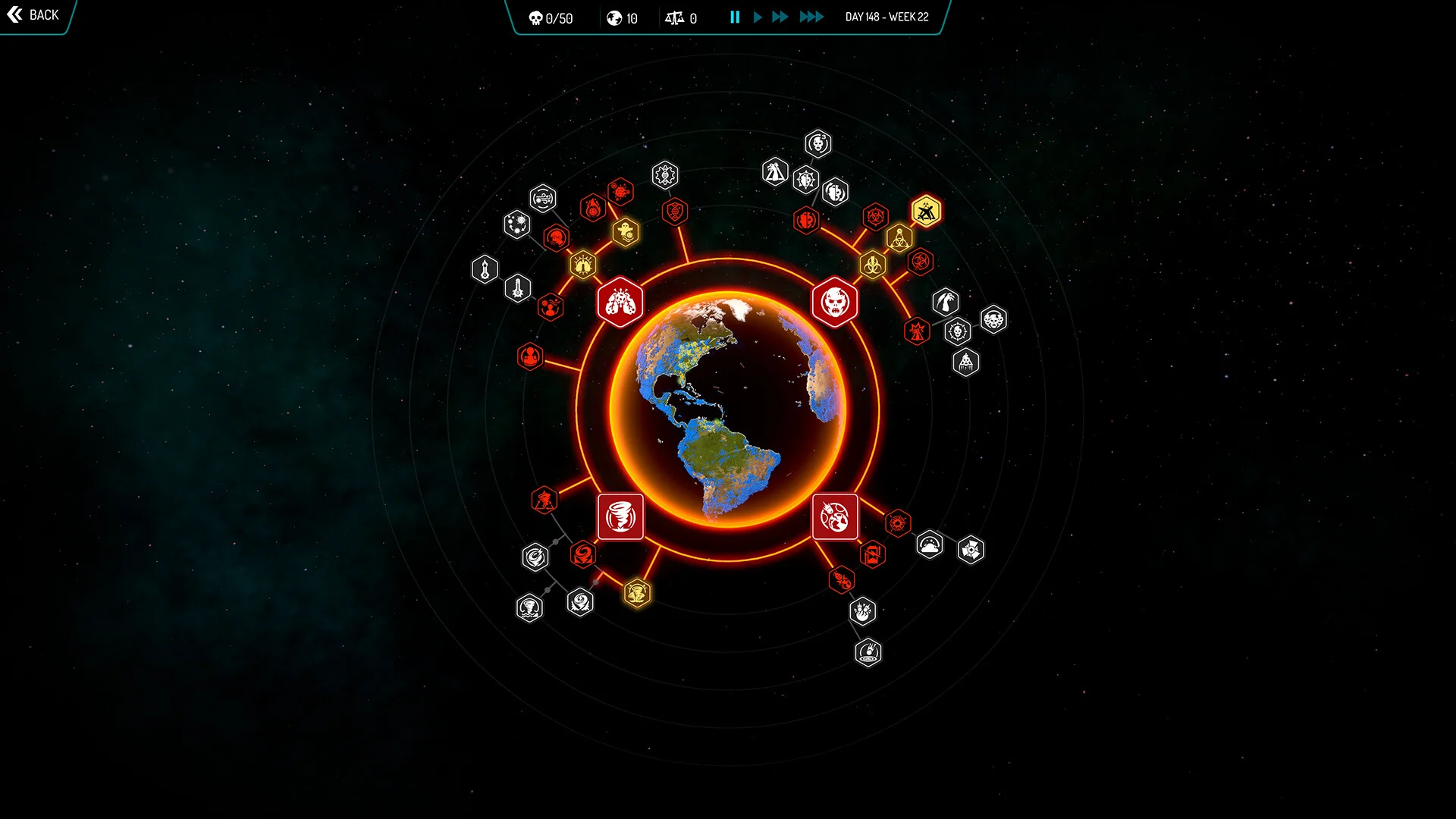1456x819 pixels.
Task: Choose the yellow ghost virus skill
Action: [626, 232]
